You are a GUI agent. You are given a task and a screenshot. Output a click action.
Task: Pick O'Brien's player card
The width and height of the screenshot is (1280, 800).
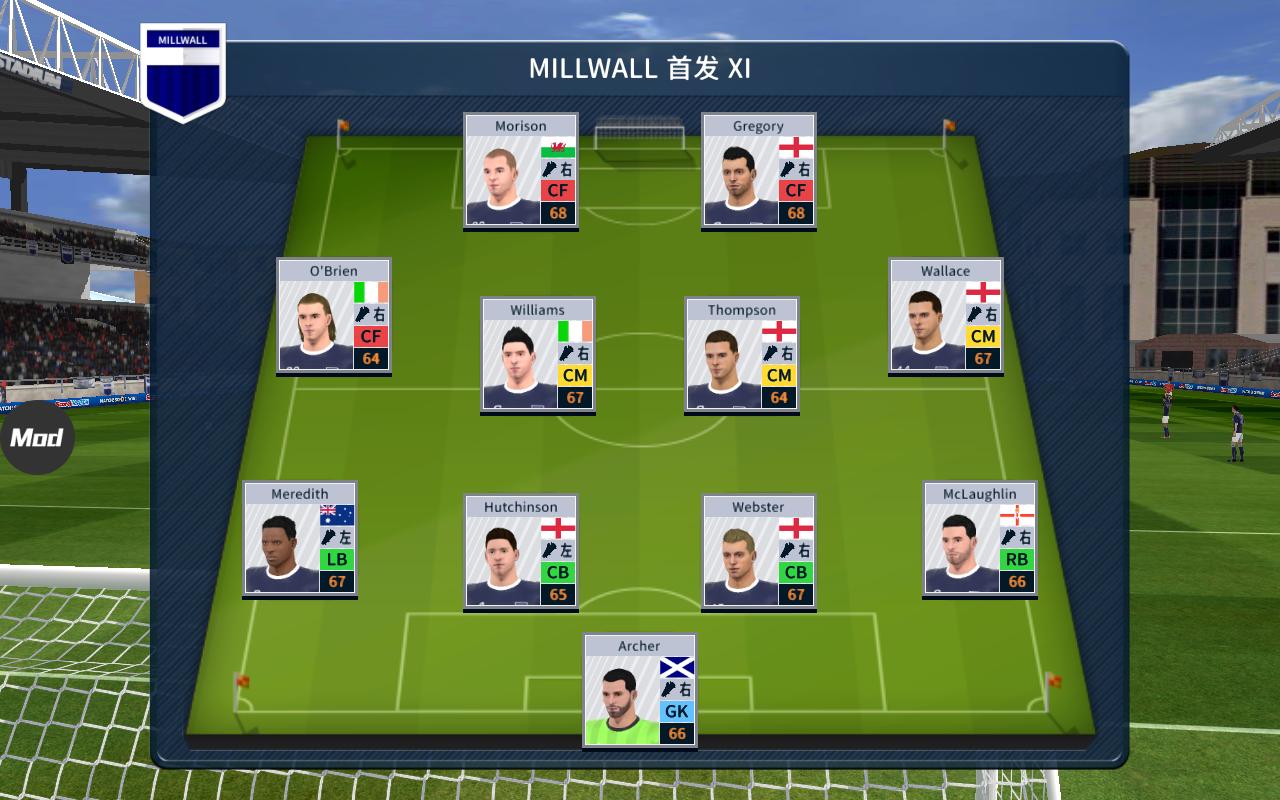pos(333,316)
